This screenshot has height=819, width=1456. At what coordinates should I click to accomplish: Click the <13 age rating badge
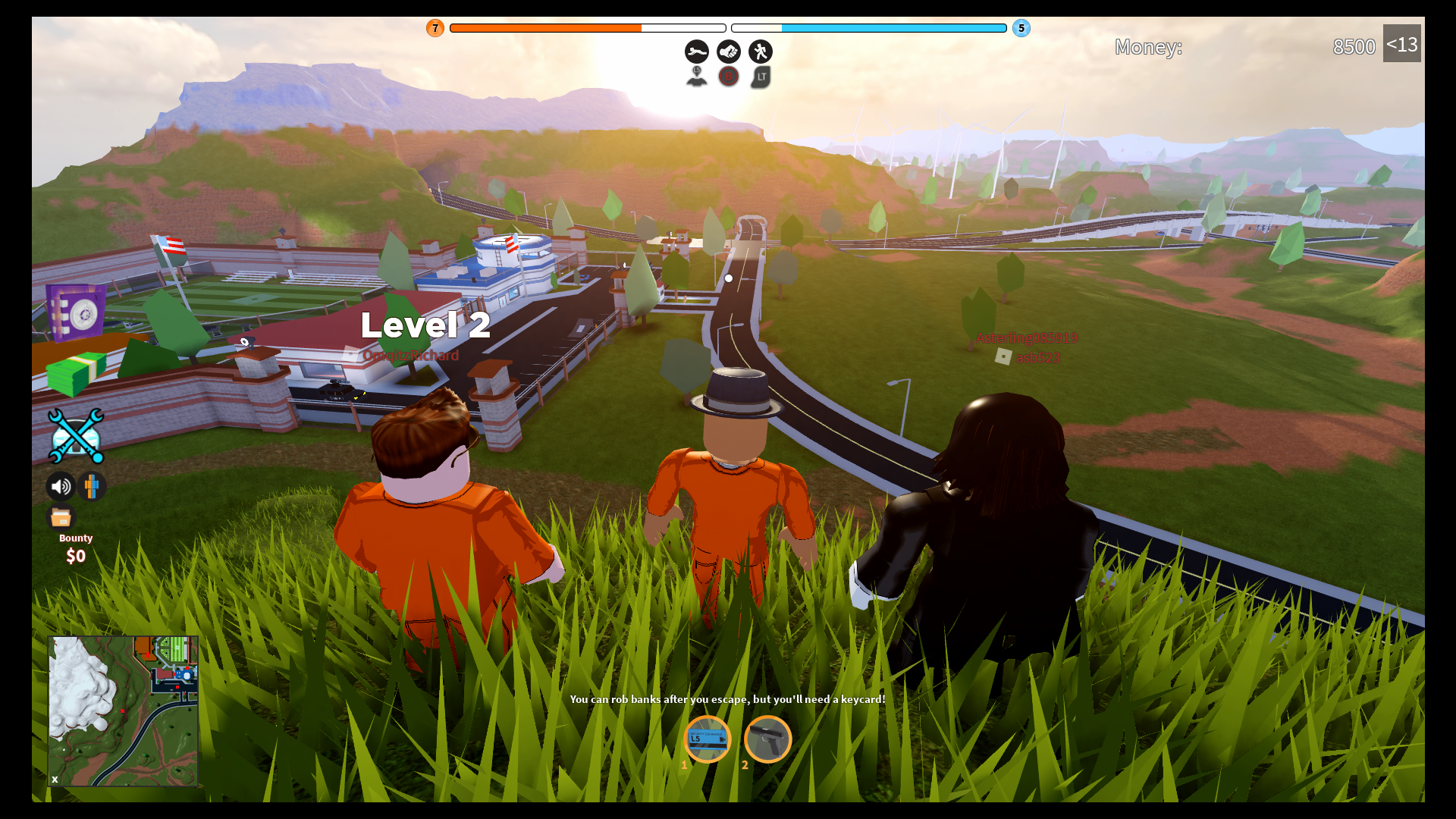(1403, 45)
